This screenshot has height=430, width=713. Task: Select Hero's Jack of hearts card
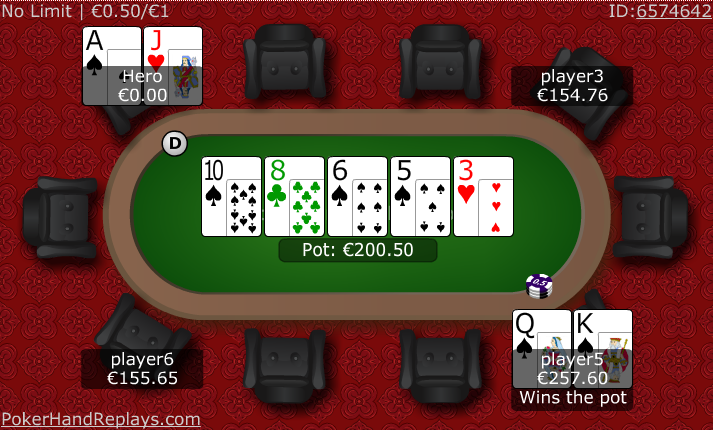pos(173,48)
